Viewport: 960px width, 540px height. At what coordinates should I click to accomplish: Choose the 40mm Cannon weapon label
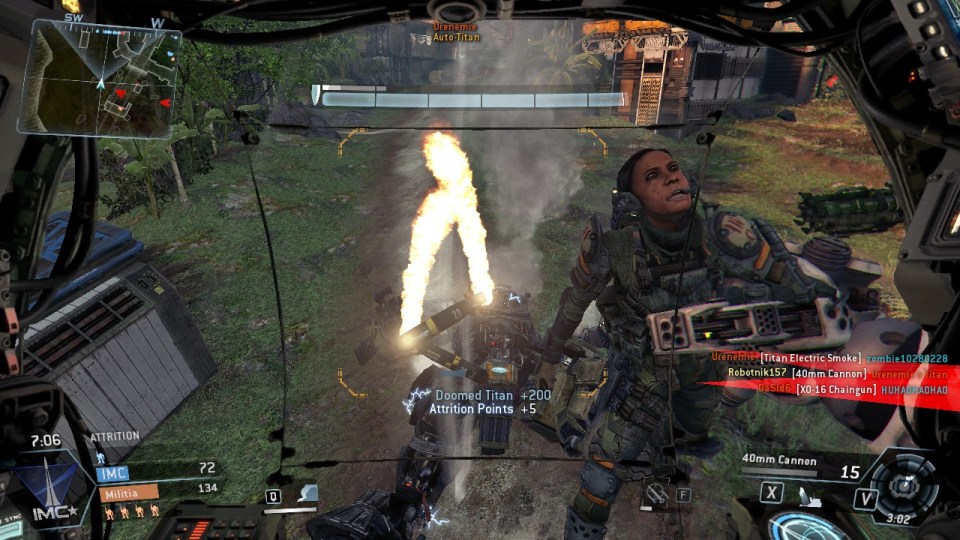point(780,461)
